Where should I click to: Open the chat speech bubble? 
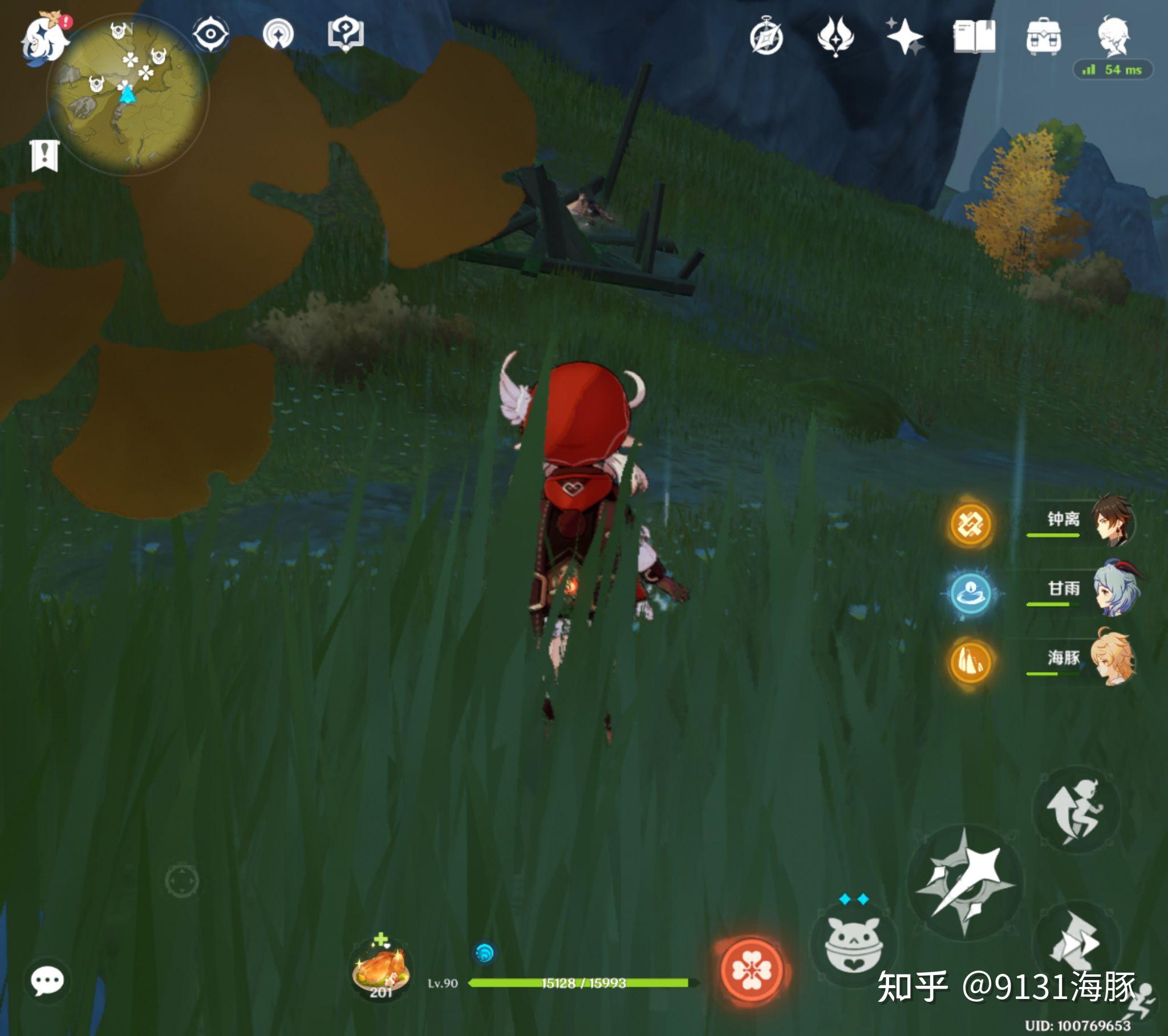point(47,981)
